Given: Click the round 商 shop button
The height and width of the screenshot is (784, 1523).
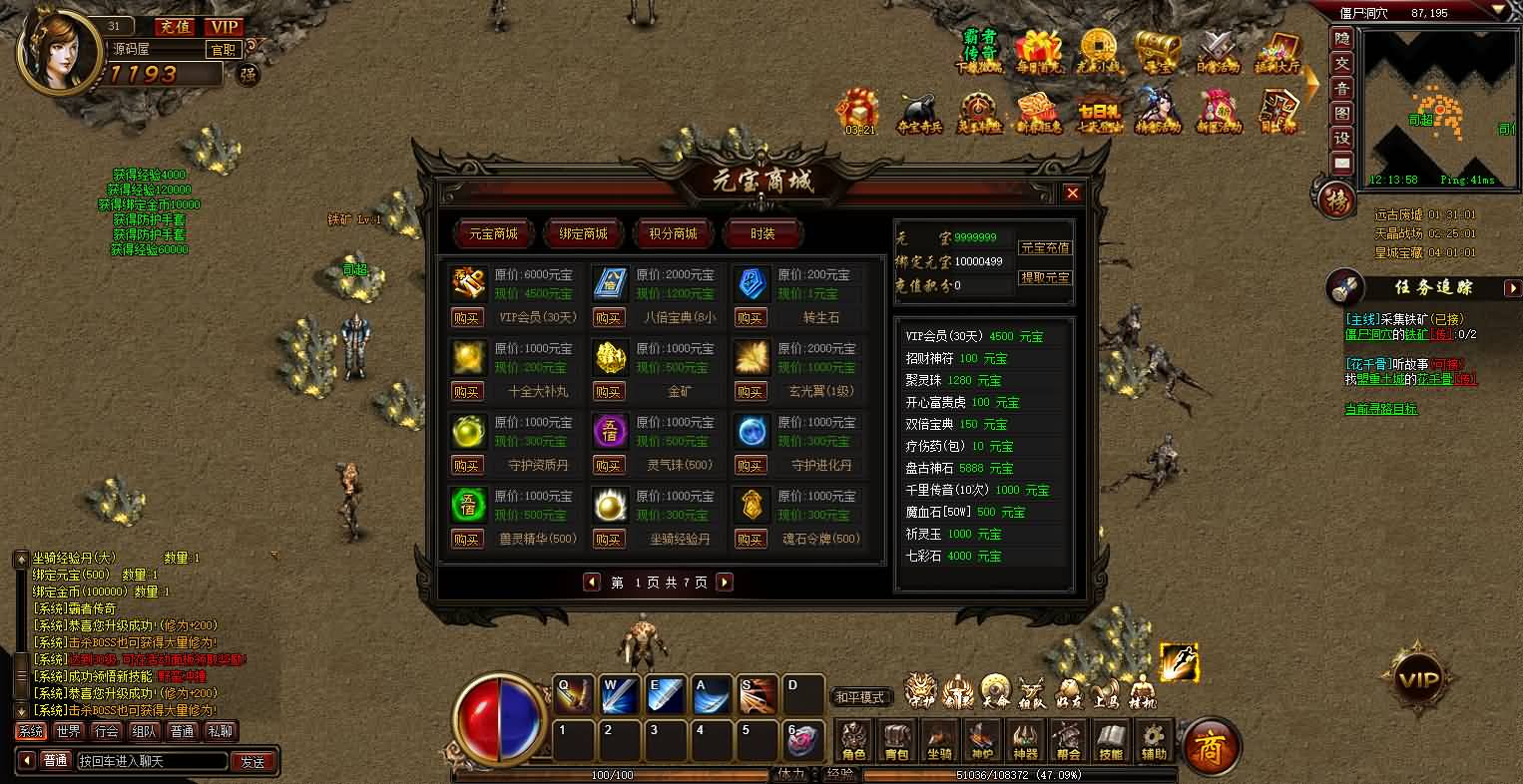Looking at the screenshot, I should click(1212, 744).
